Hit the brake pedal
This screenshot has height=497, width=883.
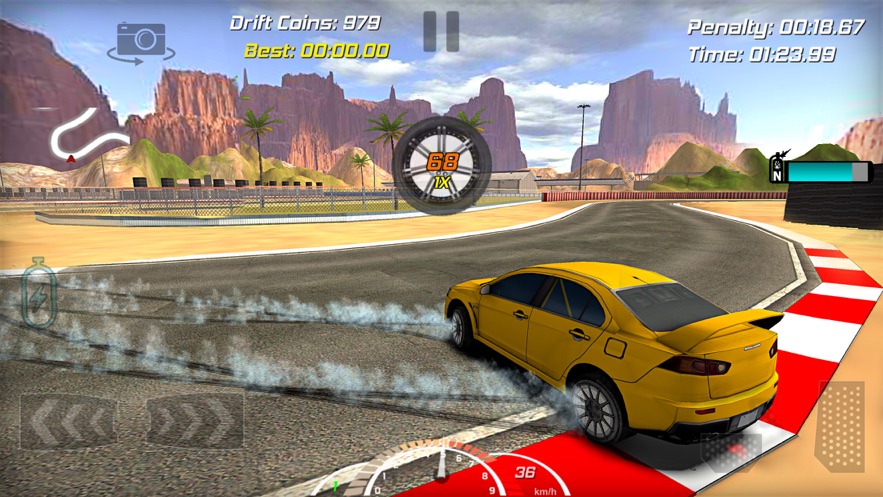click(731, 451)
